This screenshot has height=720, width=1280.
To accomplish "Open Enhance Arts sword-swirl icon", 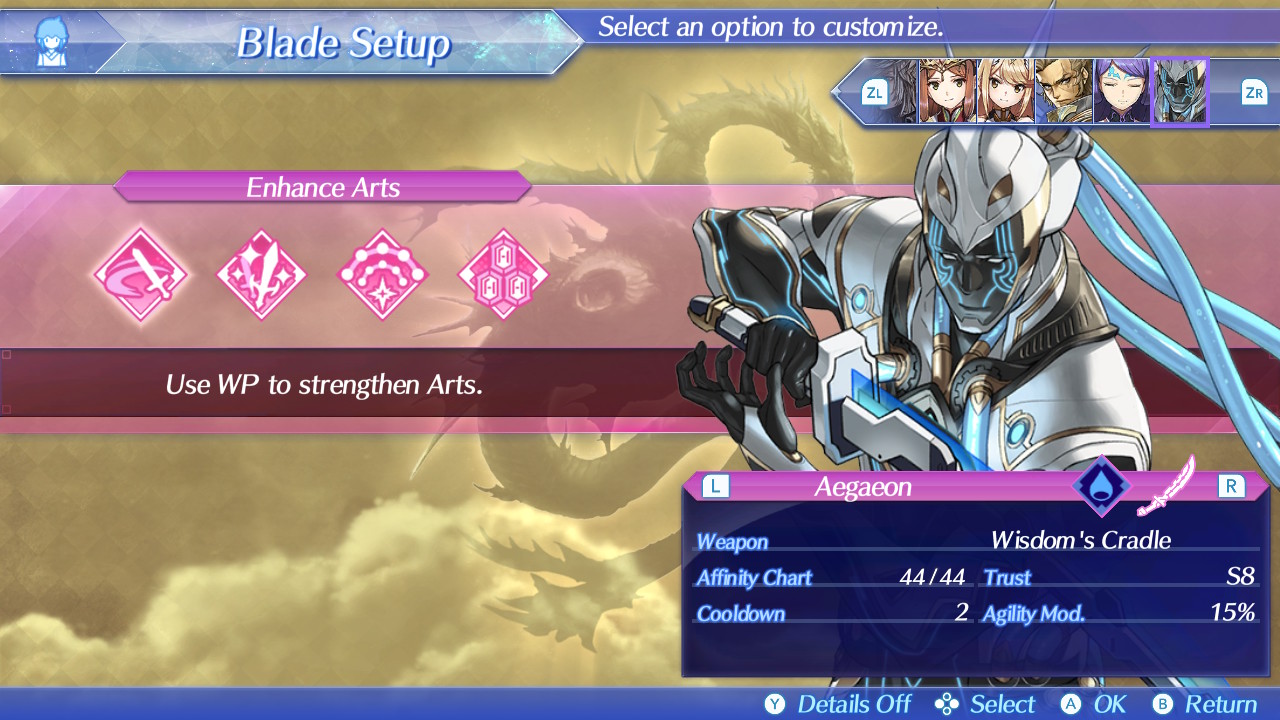I will [x=140, y=274].
